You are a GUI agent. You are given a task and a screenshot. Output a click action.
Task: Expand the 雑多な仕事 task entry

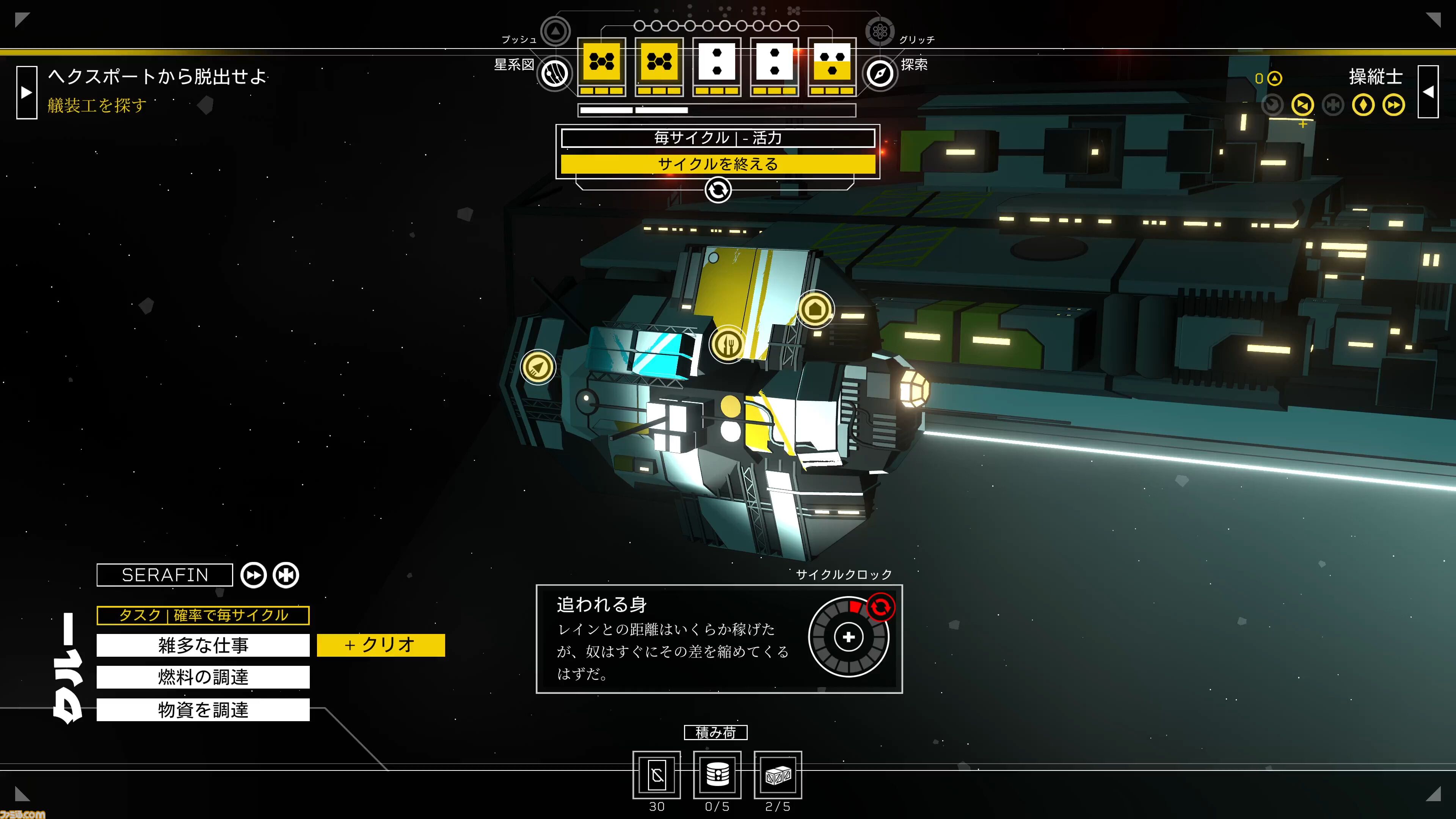click(x=203, y=645)
